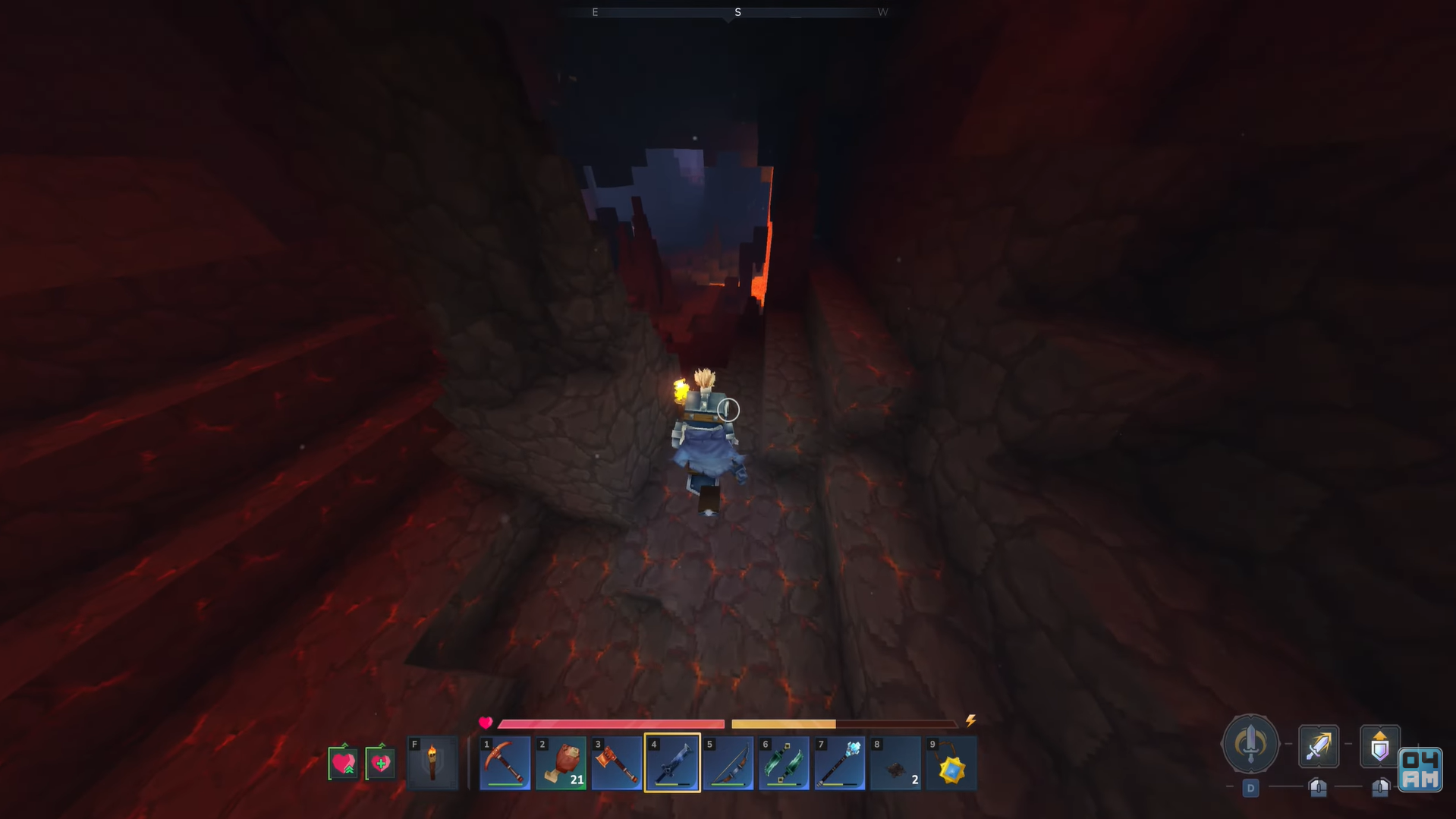The width and height of the screenshot is (1456, 819).
Task: Select the dual daggers in hotbar slot 6
Action: click(x=785, y=763)
